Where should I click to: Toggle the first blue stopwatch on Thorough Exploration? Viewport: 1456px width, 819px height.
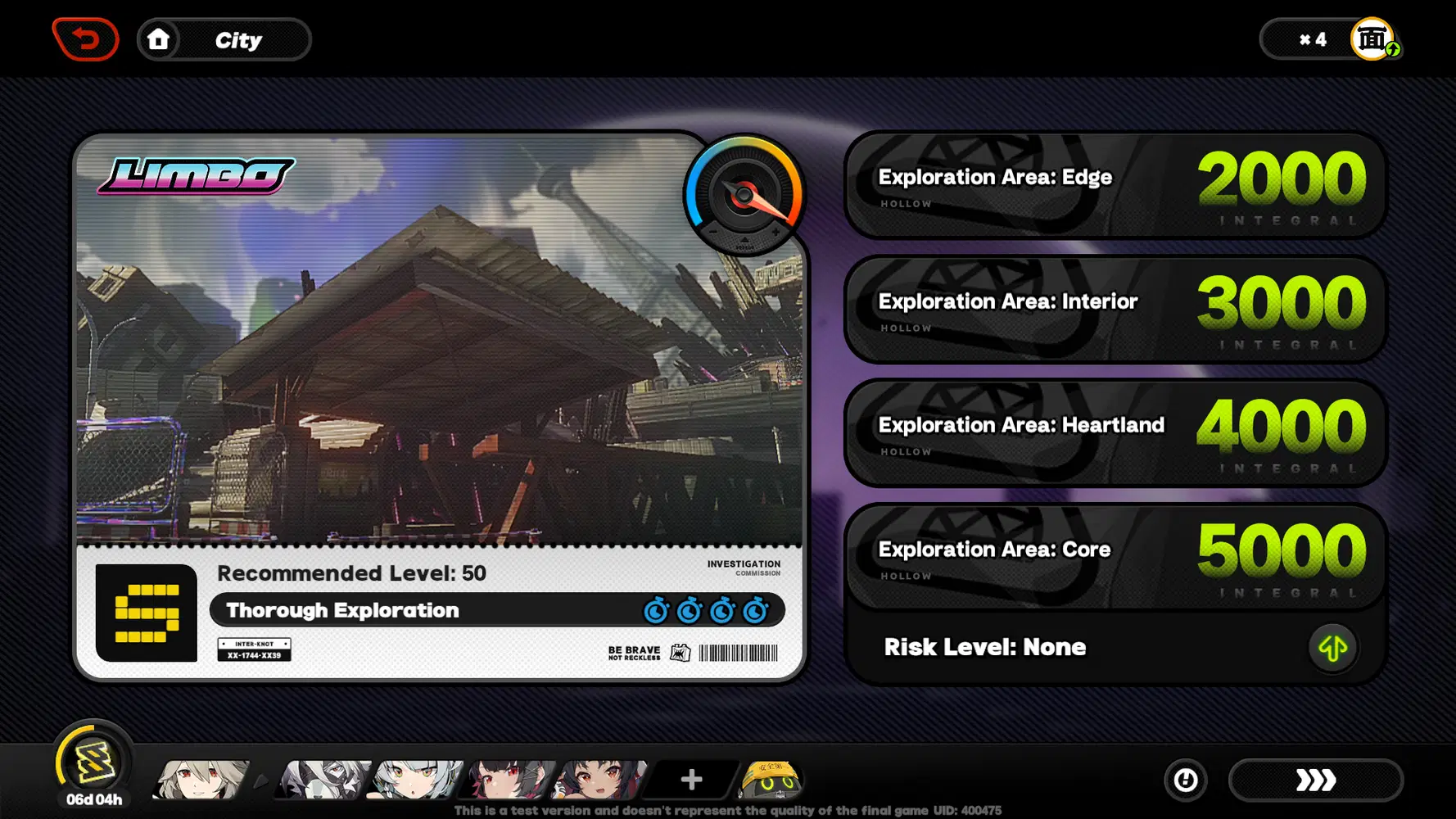(x=656, y=610)
